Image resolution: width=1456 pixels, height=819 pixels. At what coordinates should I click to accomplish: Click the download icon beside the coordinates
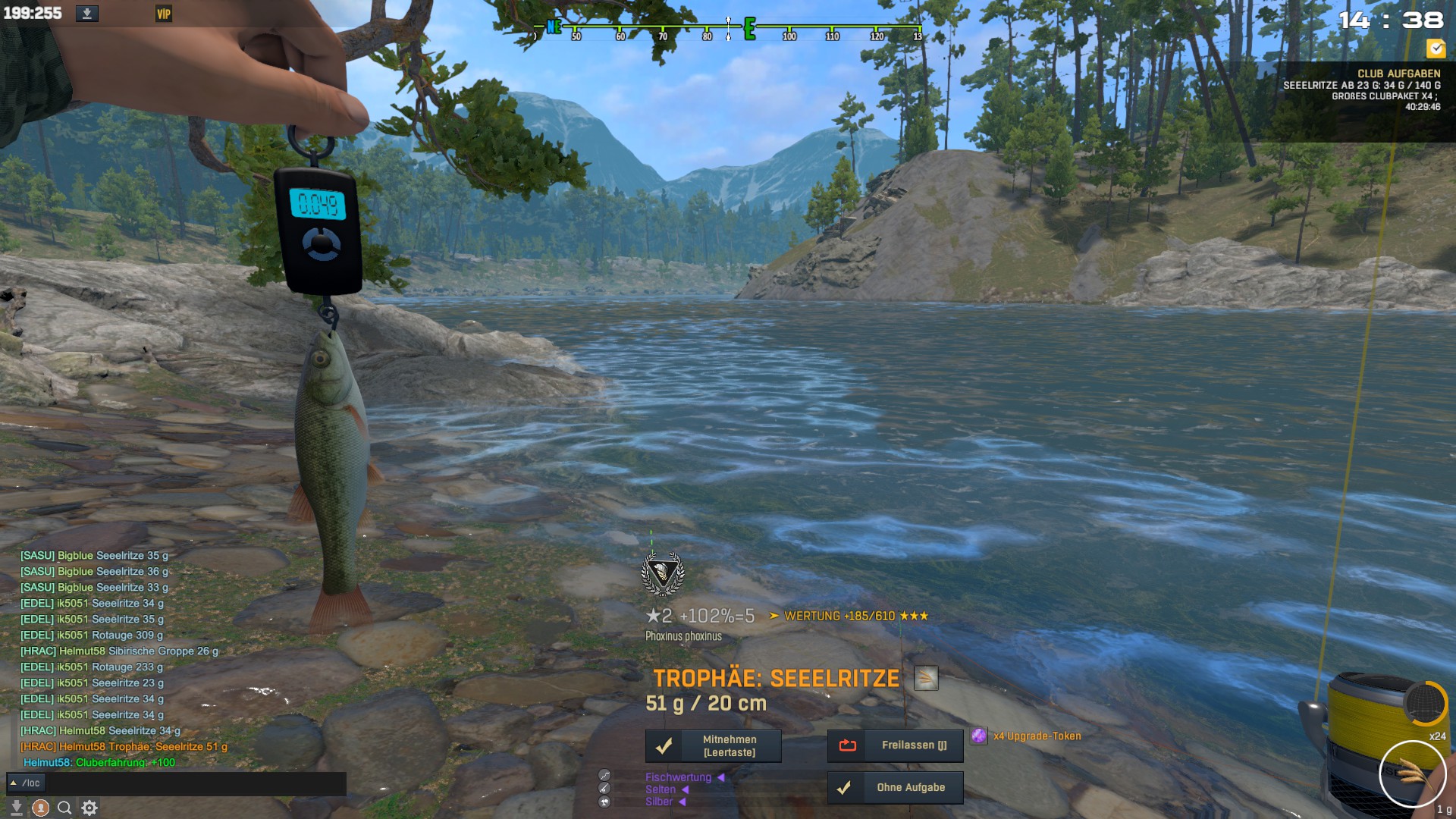click(x=87, y=14)
